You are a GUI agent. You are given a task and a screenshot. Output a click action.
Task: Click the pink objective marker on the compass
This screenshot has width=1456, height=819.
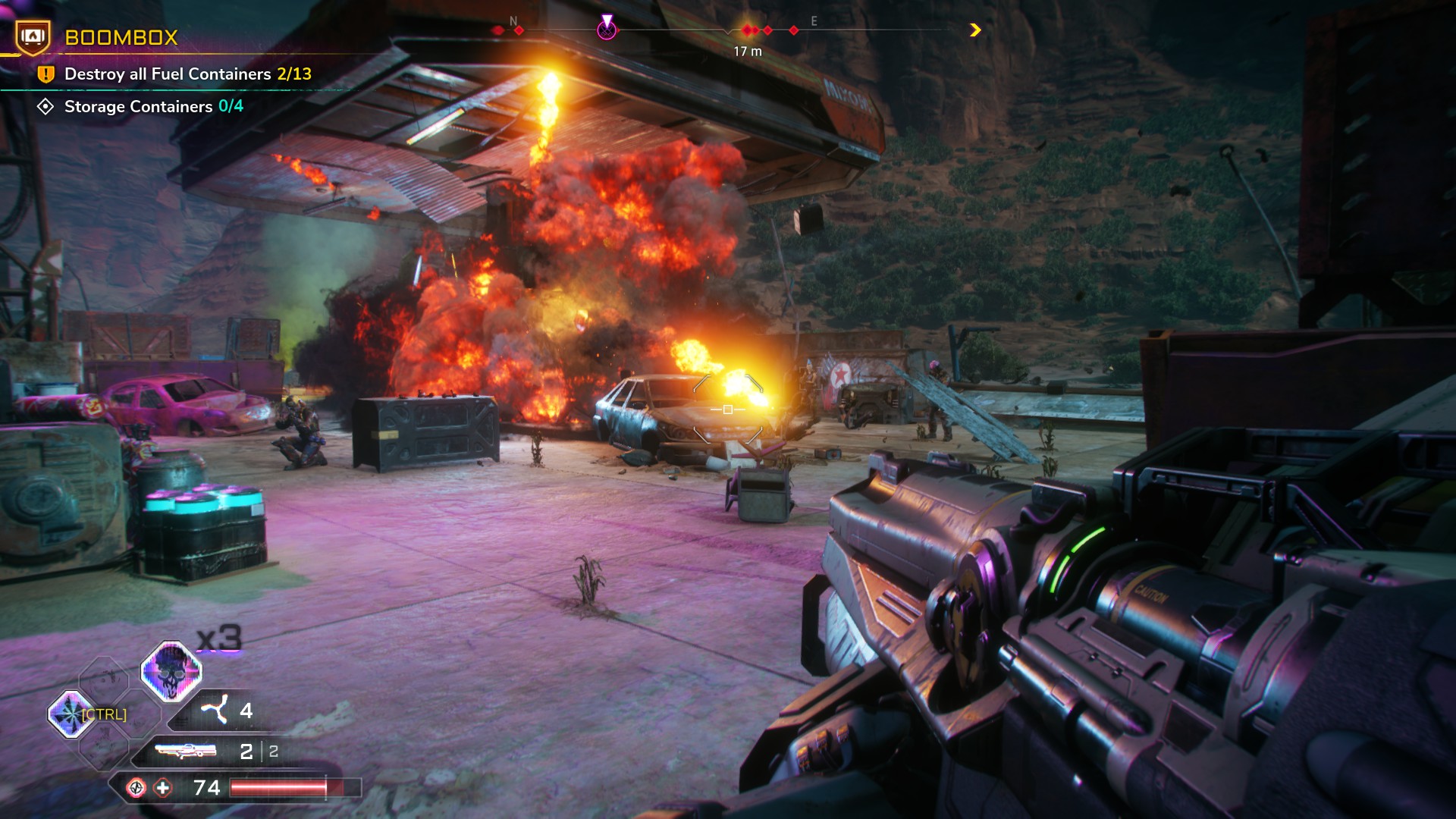607,29
